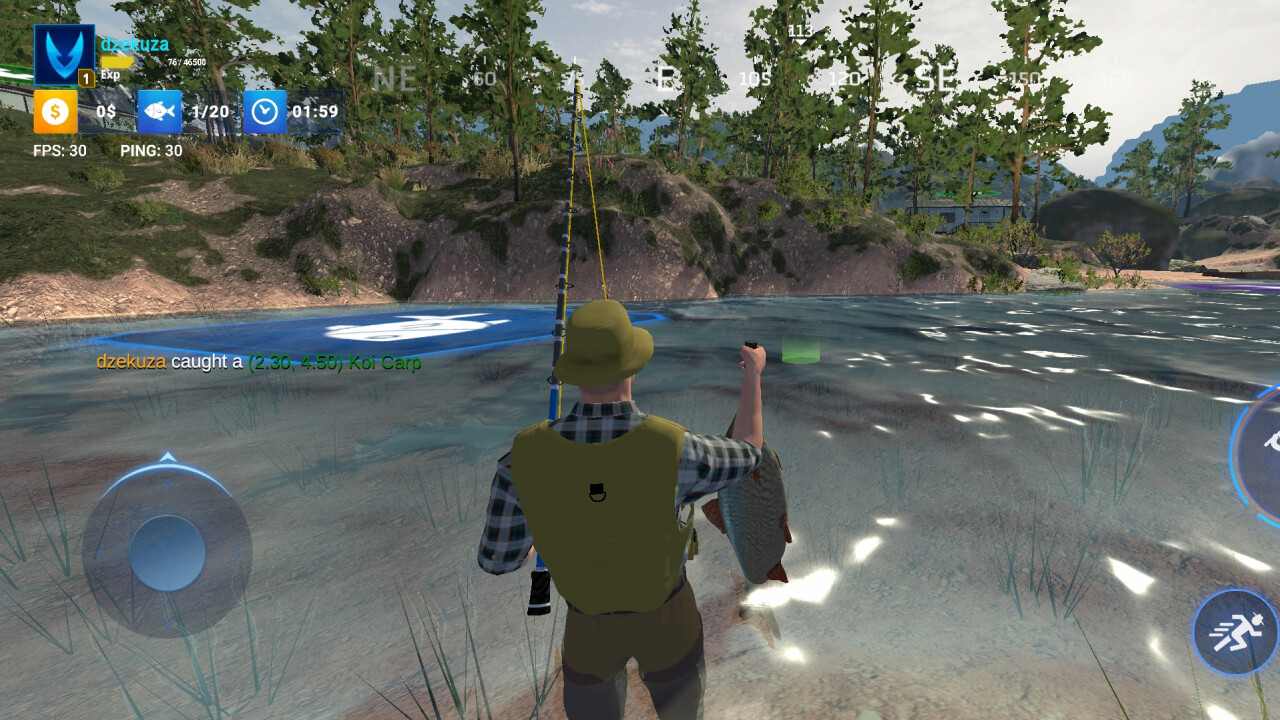Click the blue fish catch counter icon
The width and height of the screenshot is (1280, 720).
[161, 111]
